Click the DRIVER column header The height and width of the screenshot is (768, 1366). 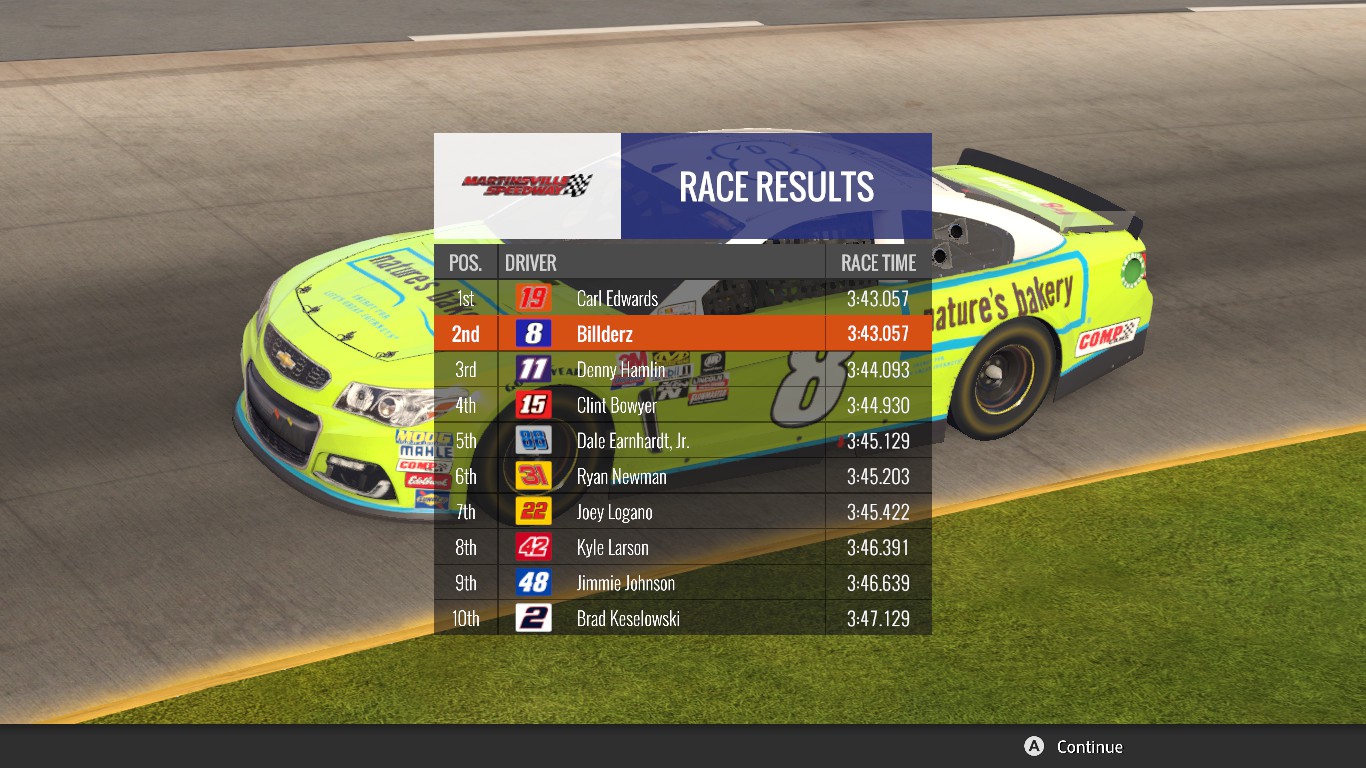[x=530, y=262]
